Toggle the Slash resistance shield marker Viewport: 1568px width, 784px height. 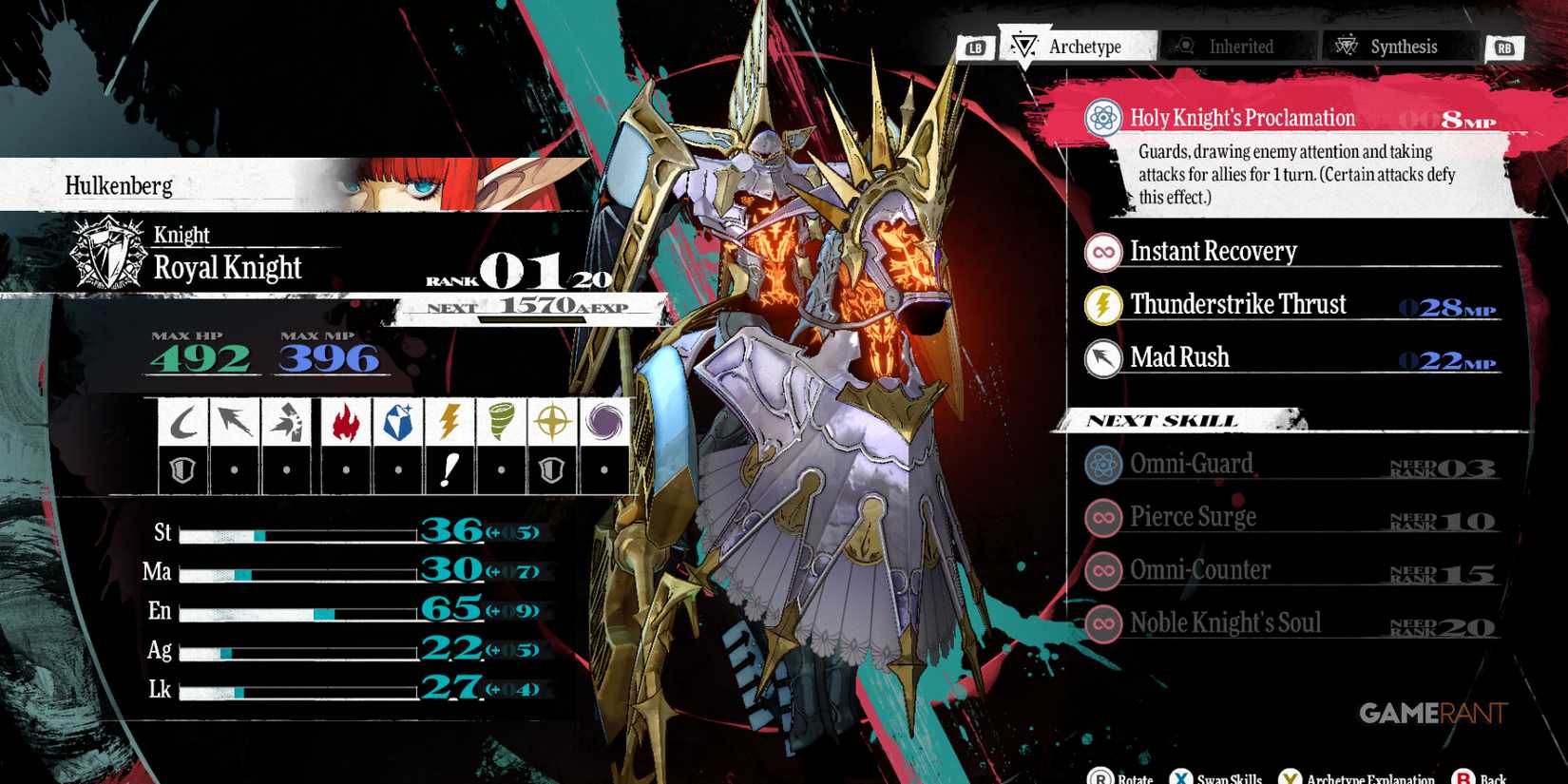pos(183,468)
